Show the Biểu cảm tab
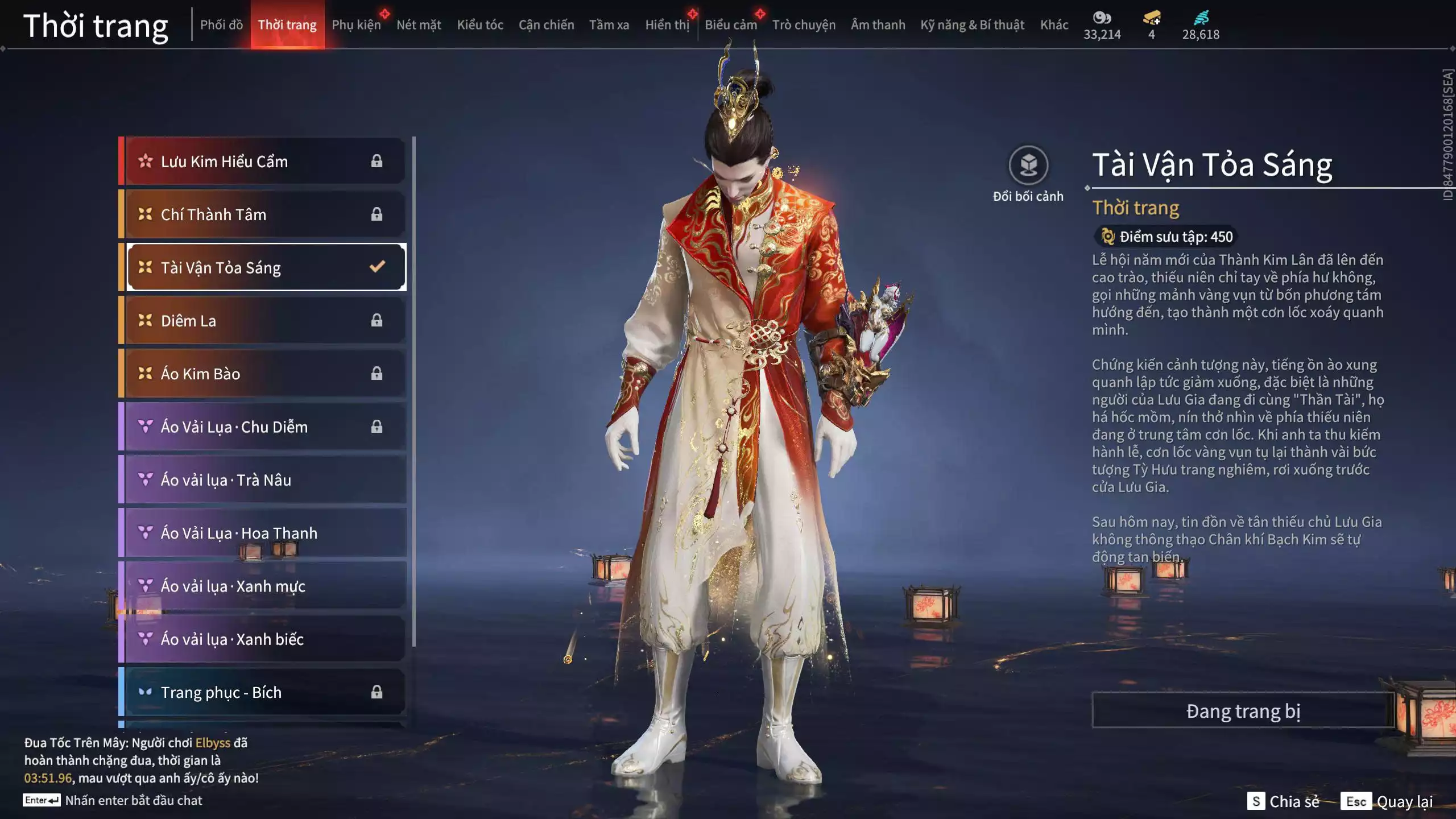Screen dimensions: 1456x819 730,25
